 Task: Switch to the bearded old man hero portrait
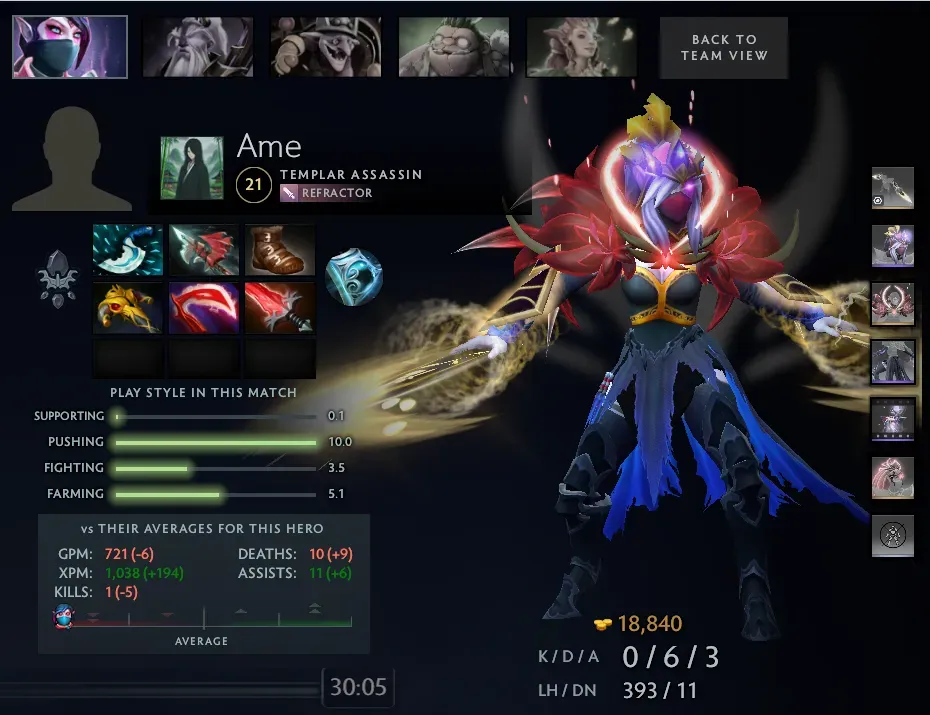click(198, 47)
